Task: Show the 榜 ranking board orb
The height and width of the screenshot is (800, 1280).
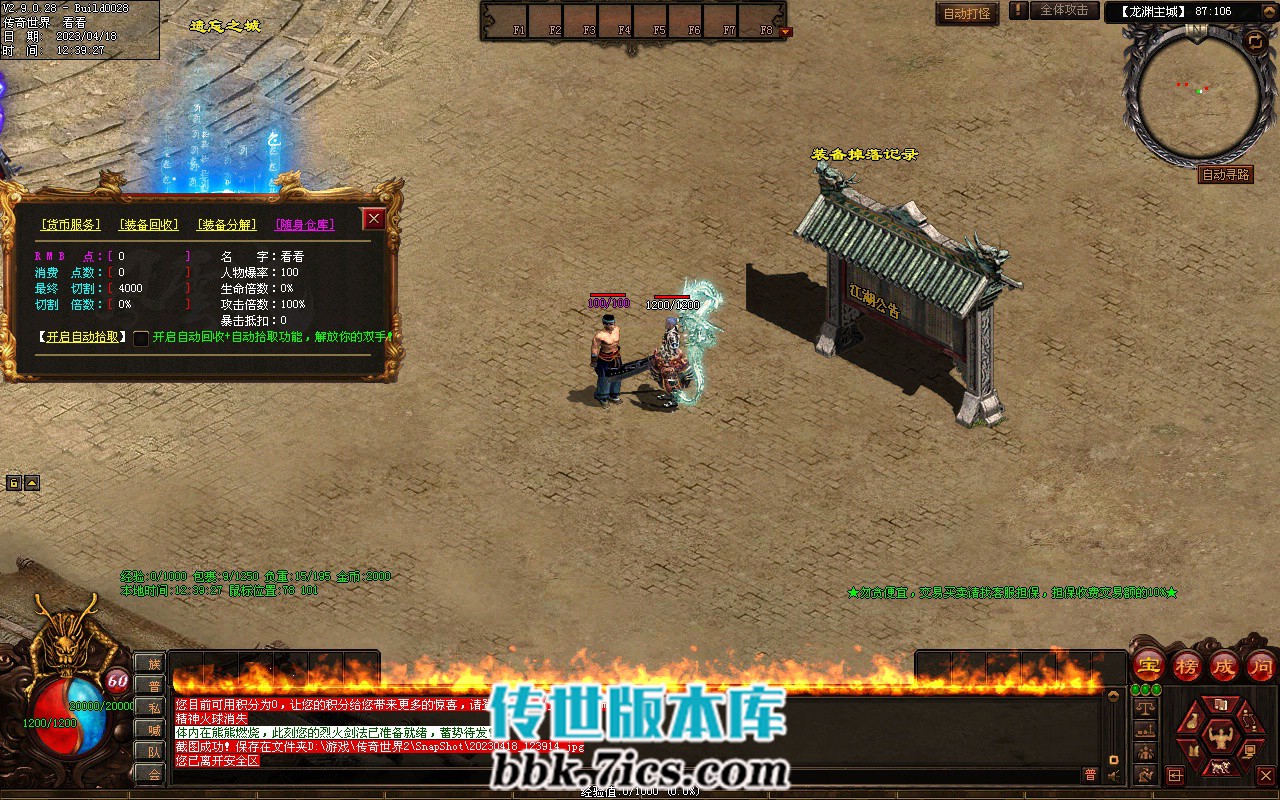Action: tap(1186, 664)
